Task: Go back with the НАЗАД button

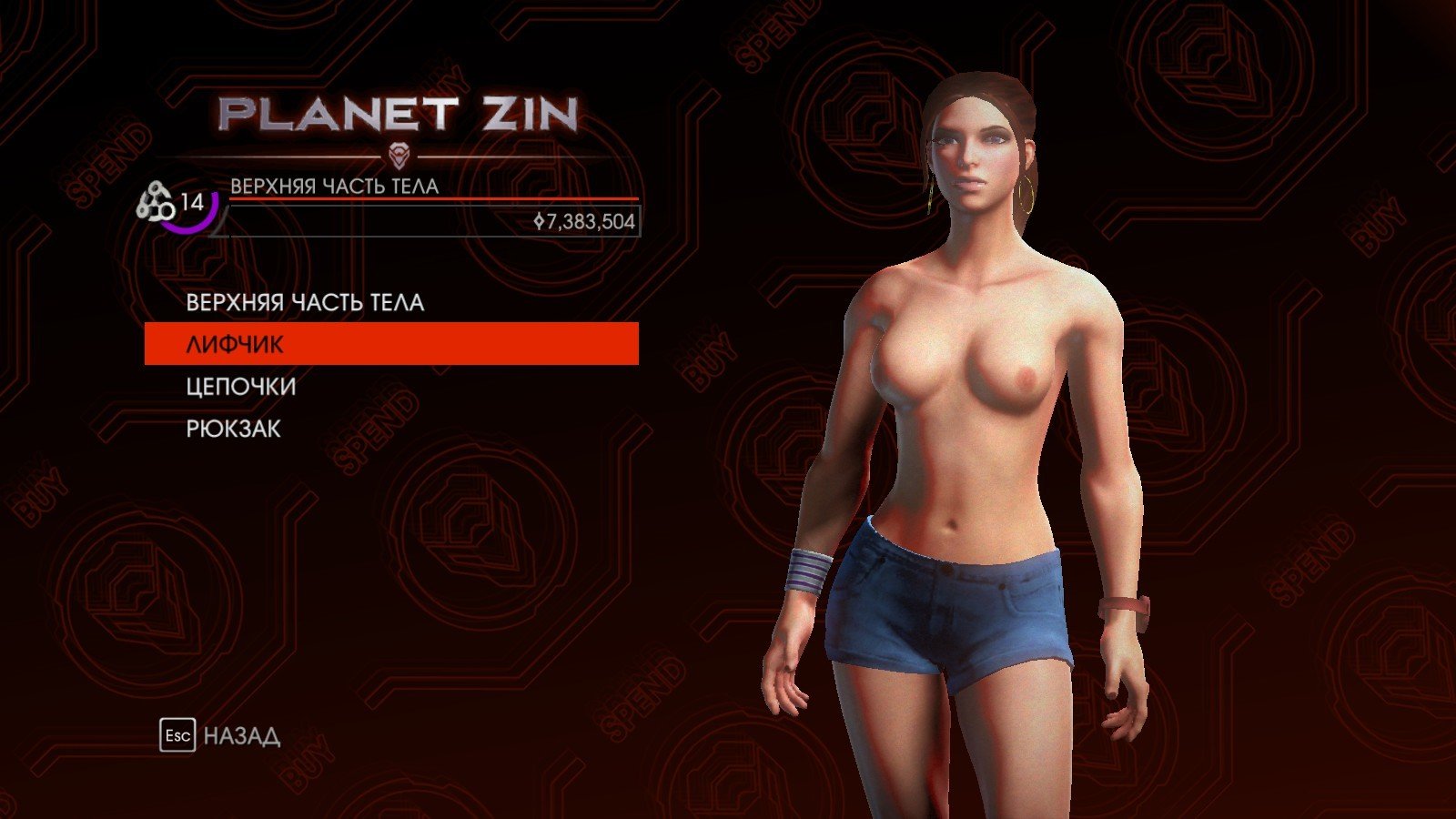Action: [221, 735]
